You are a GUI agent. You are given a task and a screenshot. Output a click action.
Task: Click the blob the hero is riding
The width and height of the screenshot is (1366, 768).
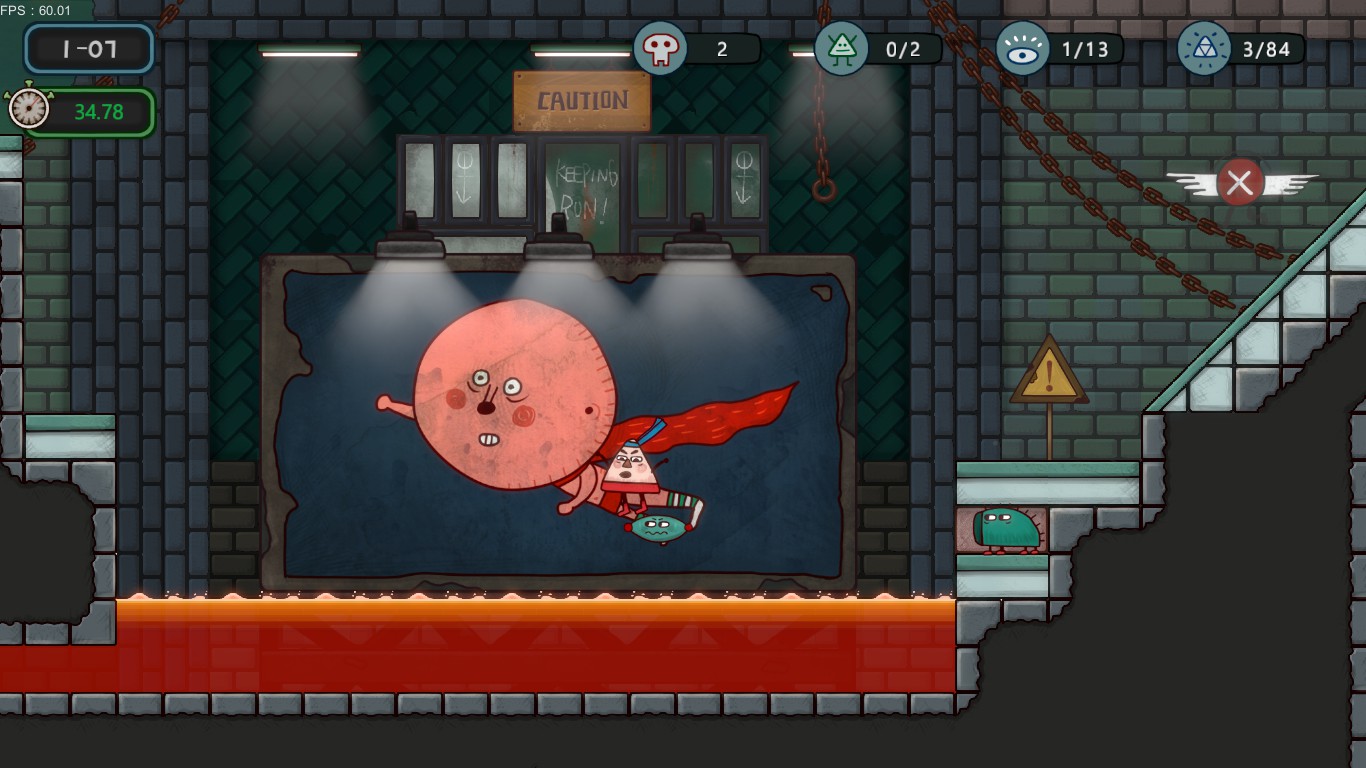point(657,525)
